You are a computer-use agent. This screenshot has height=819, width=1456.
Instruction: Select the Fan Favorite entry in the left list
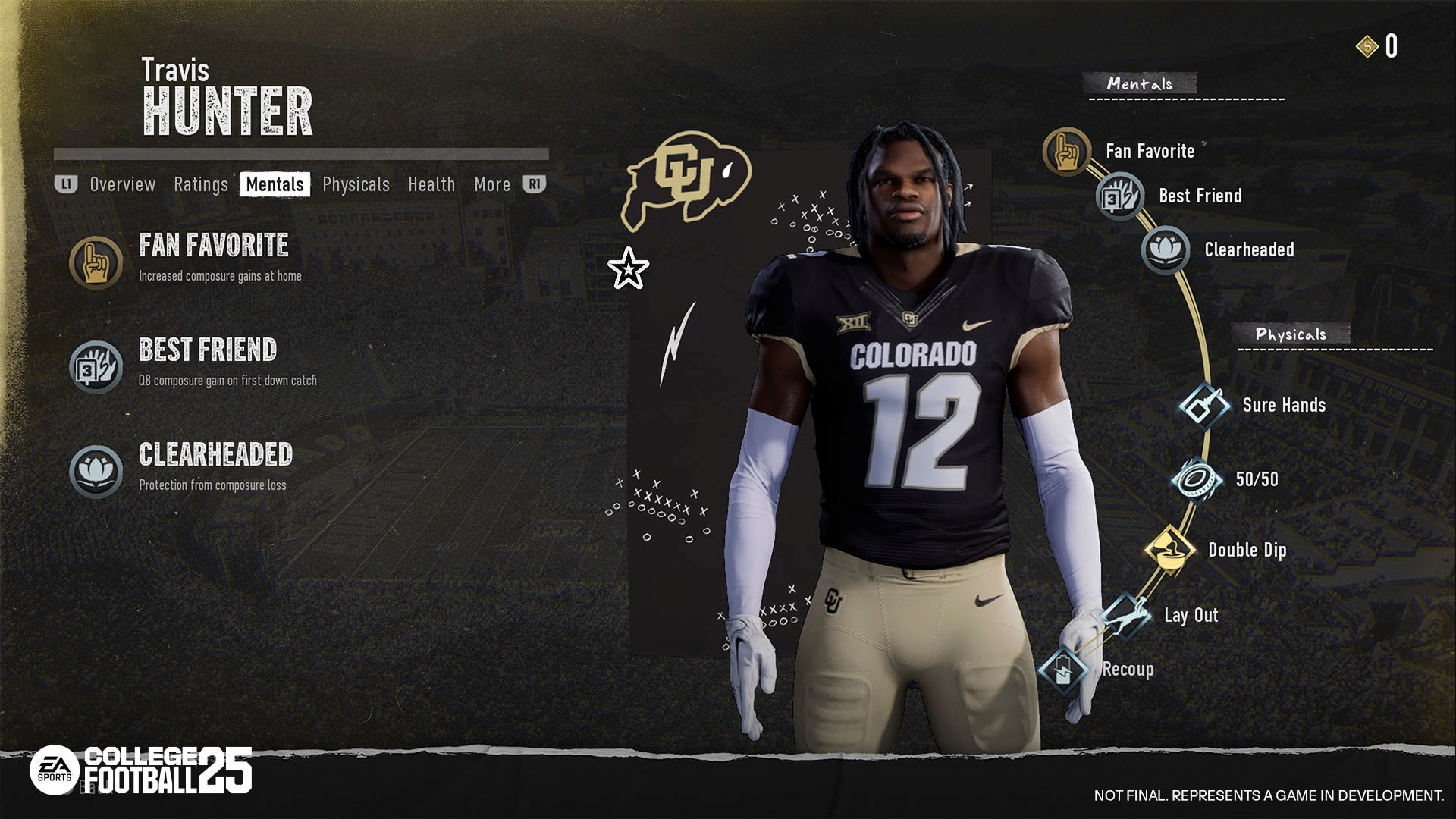[213, 246]
